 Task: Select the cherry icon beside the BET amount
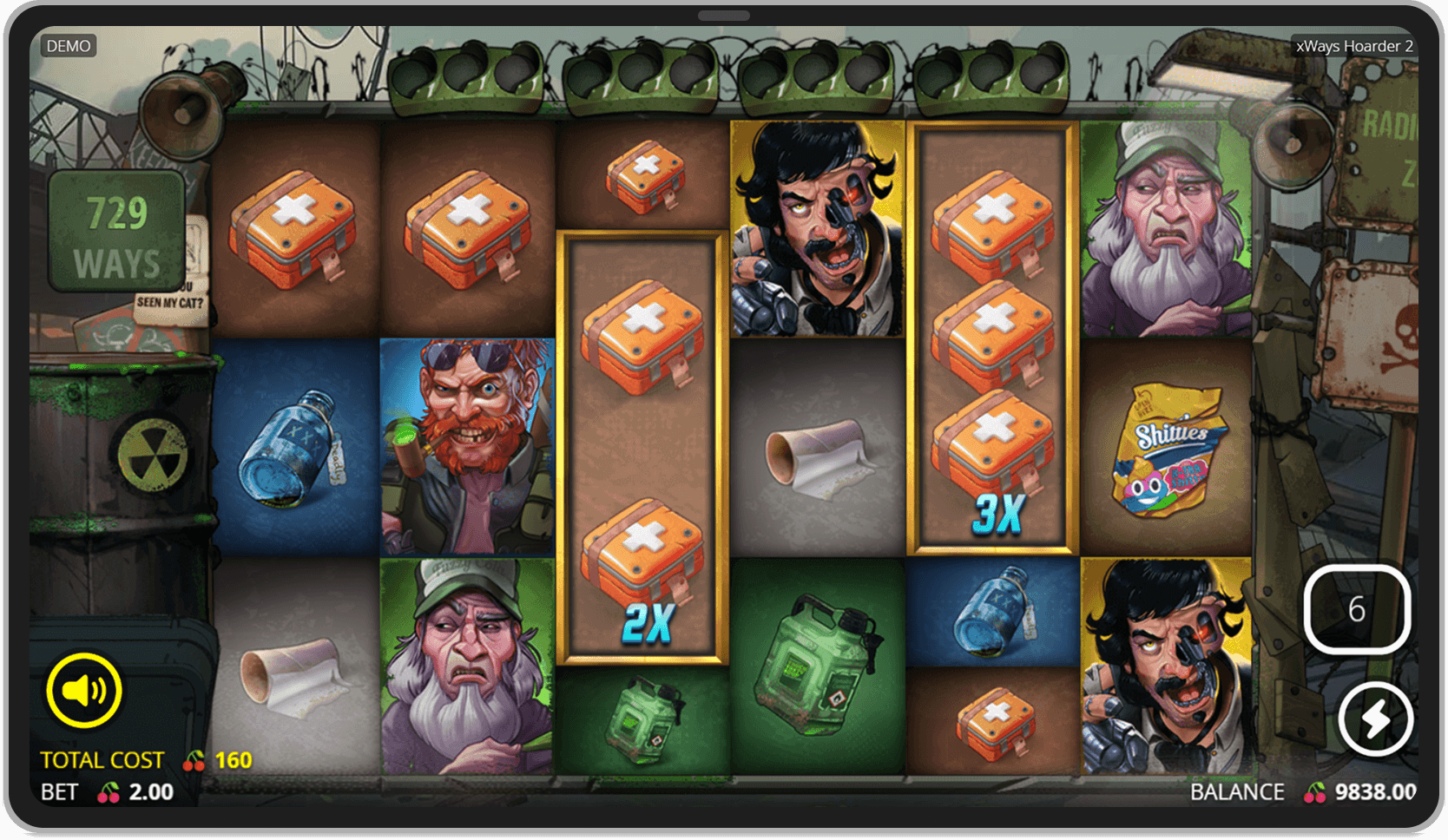coord(109,791)
